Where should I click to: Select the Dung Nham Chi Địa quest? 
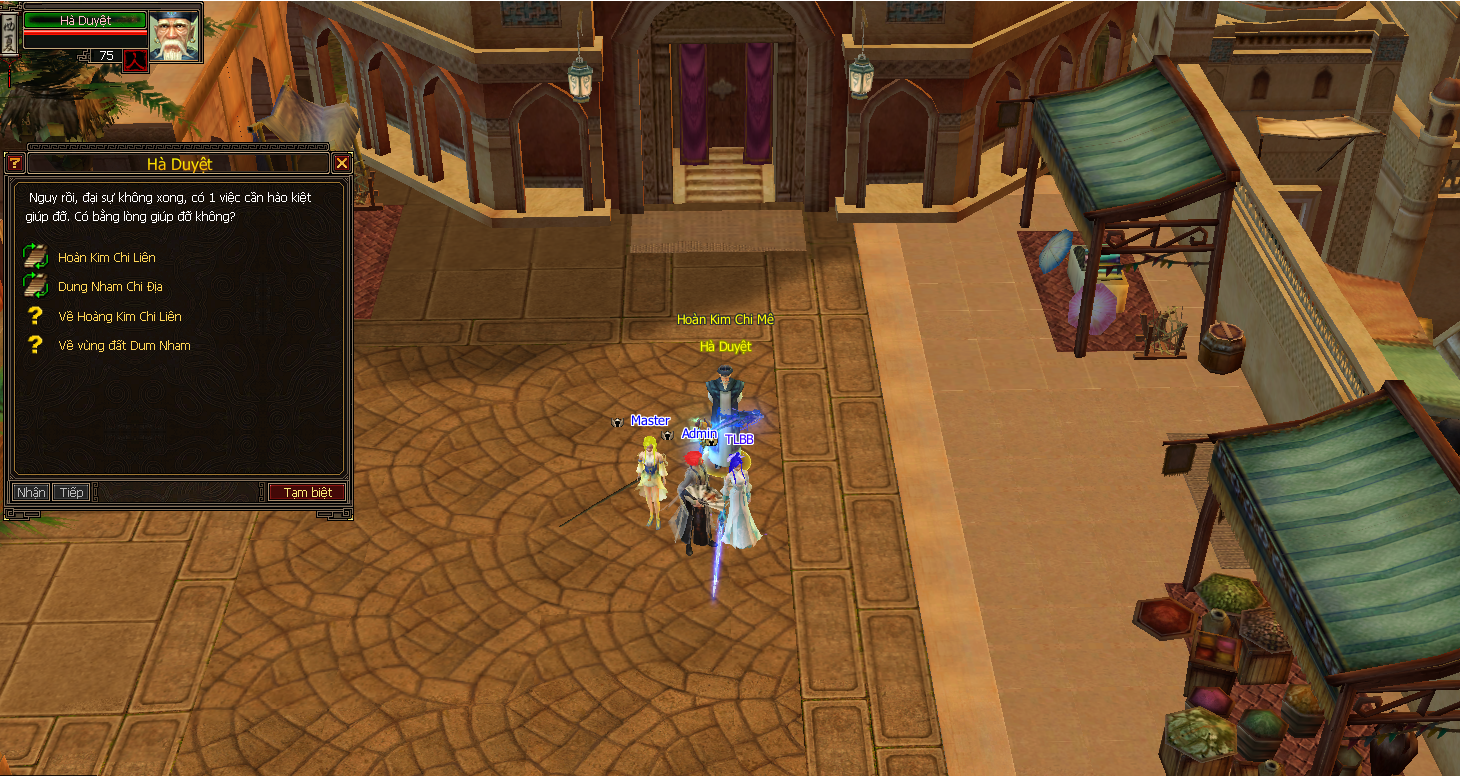point(110,287)
